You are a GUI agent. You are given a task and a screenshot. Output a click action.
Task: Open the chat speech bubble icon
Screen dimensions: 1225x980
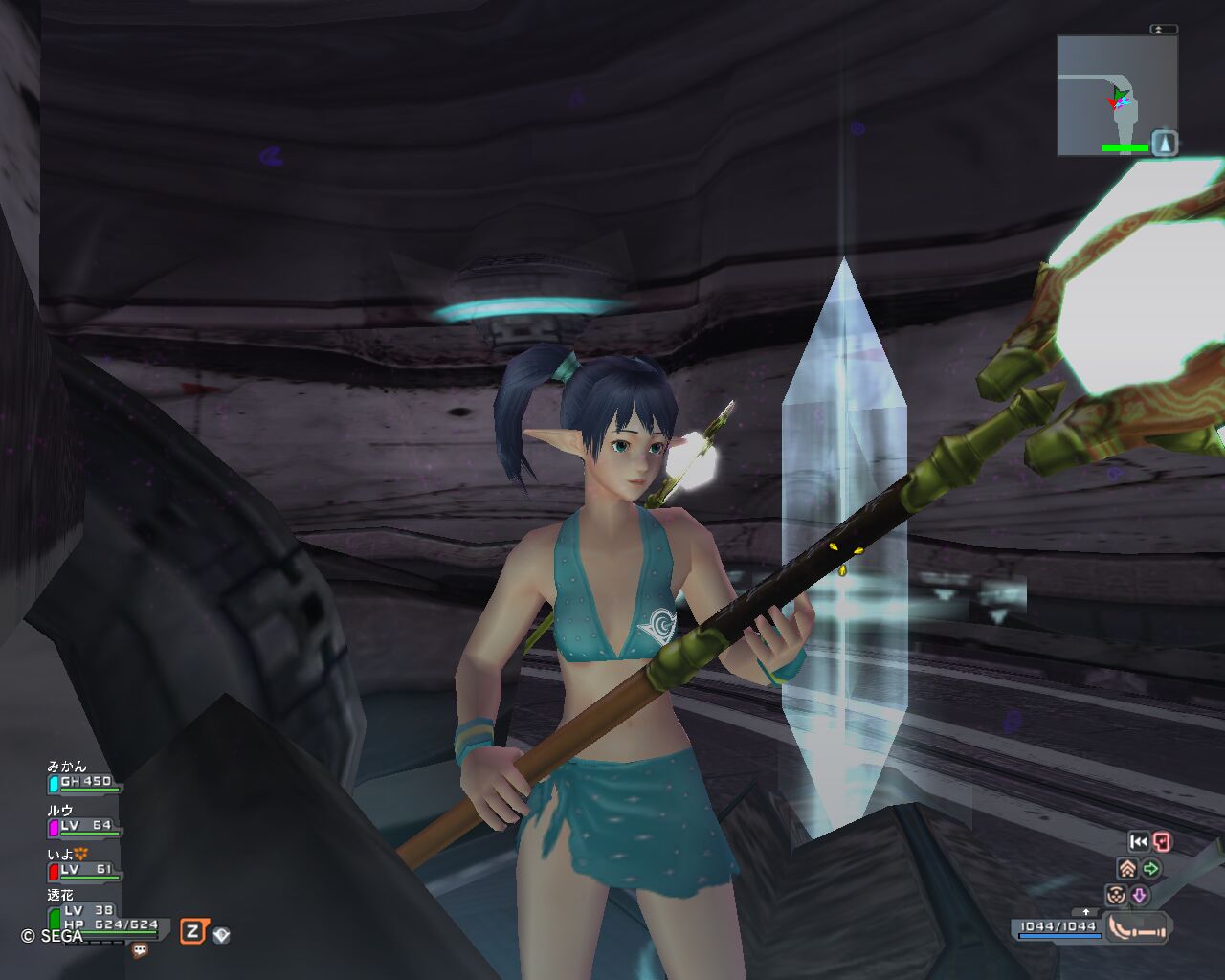click(141, 950)
